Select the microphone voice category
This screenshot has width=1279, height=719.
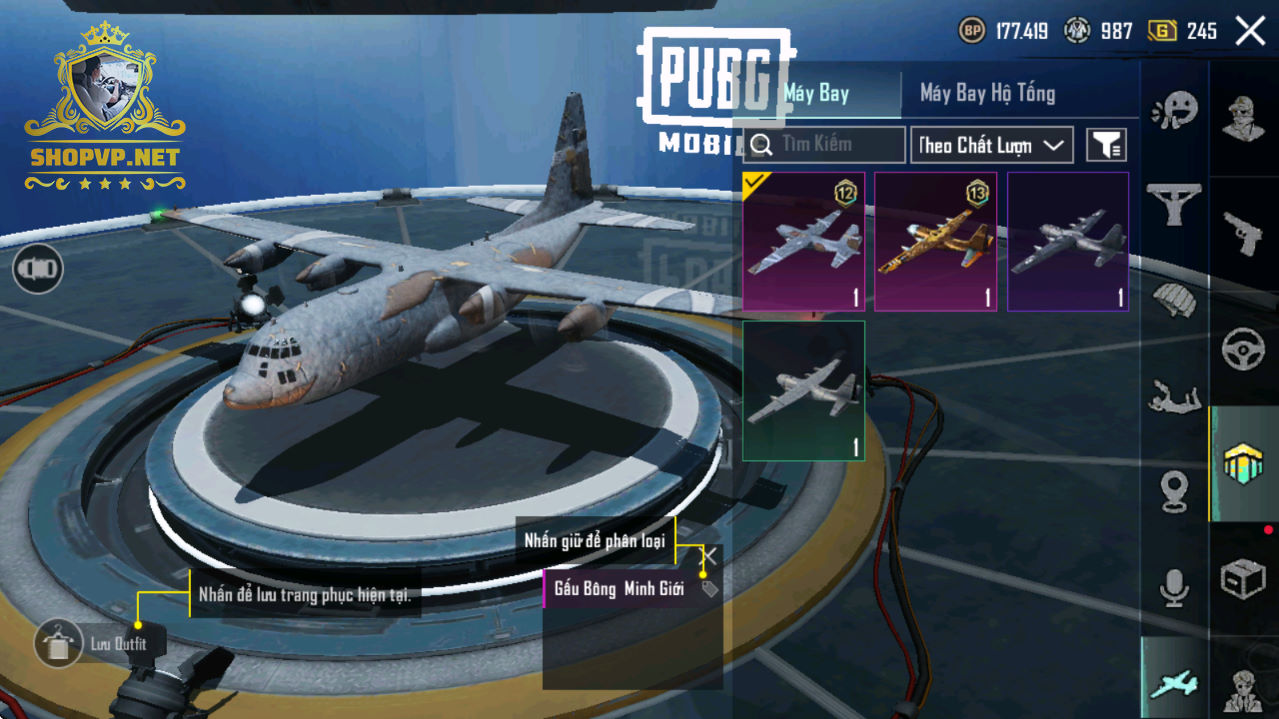coord(1174,588)
